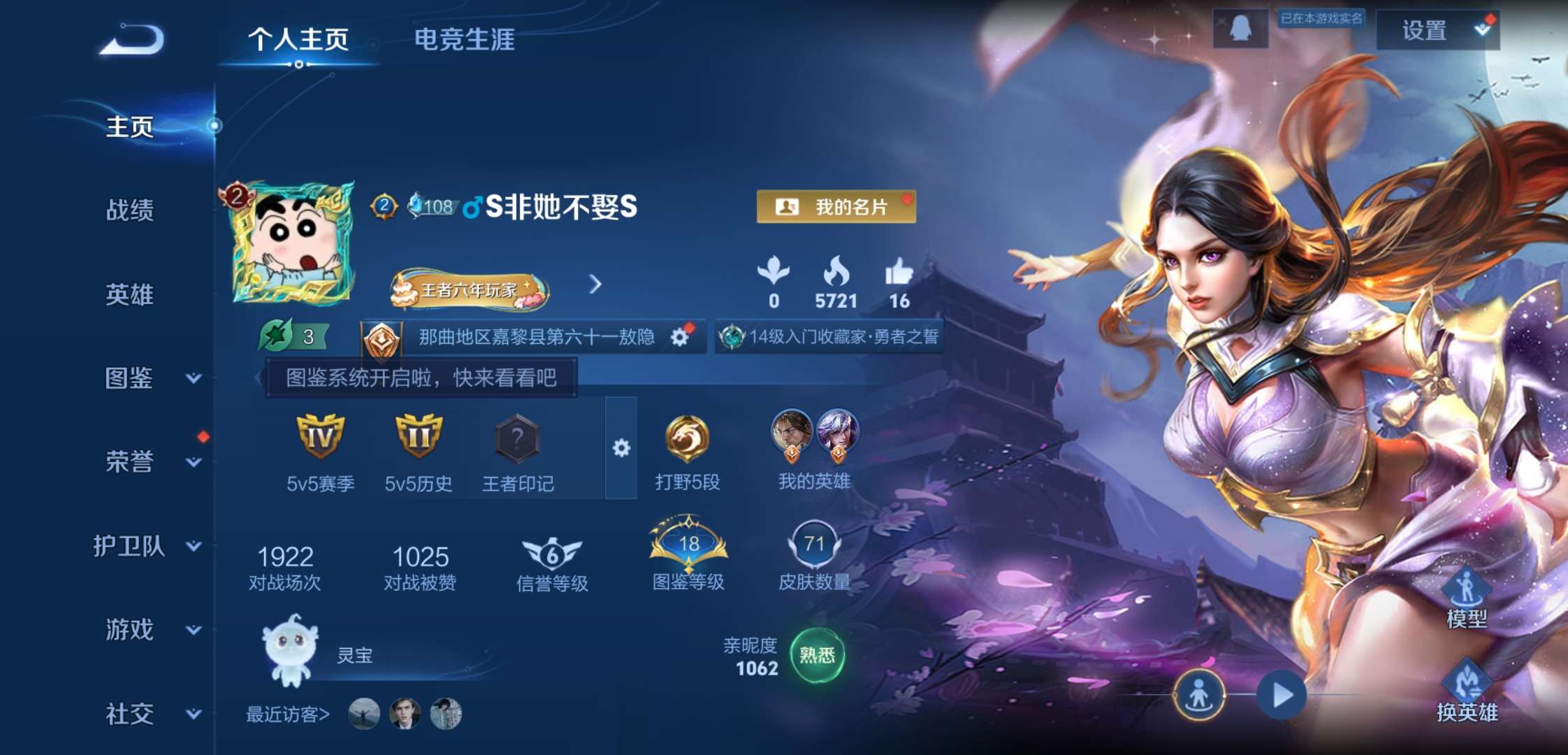Open the 图鉴等级 level 18 icon

click(x=687, y=545)
